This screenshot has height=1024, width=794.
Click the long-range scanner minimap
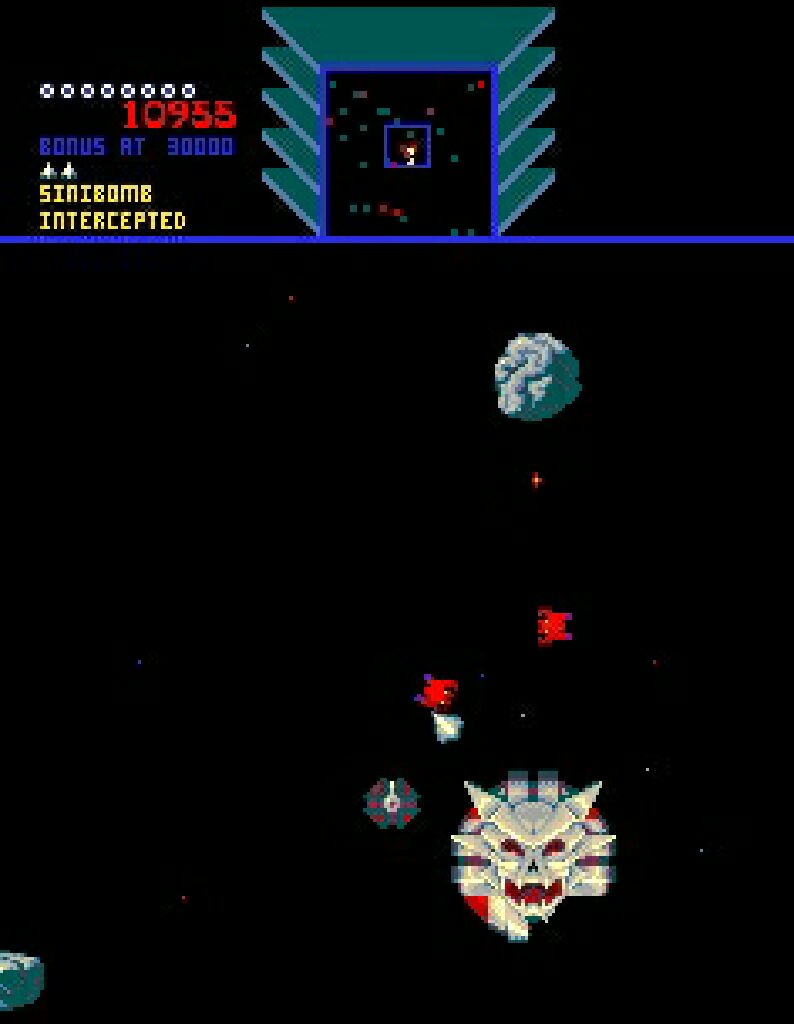[408, 152]
